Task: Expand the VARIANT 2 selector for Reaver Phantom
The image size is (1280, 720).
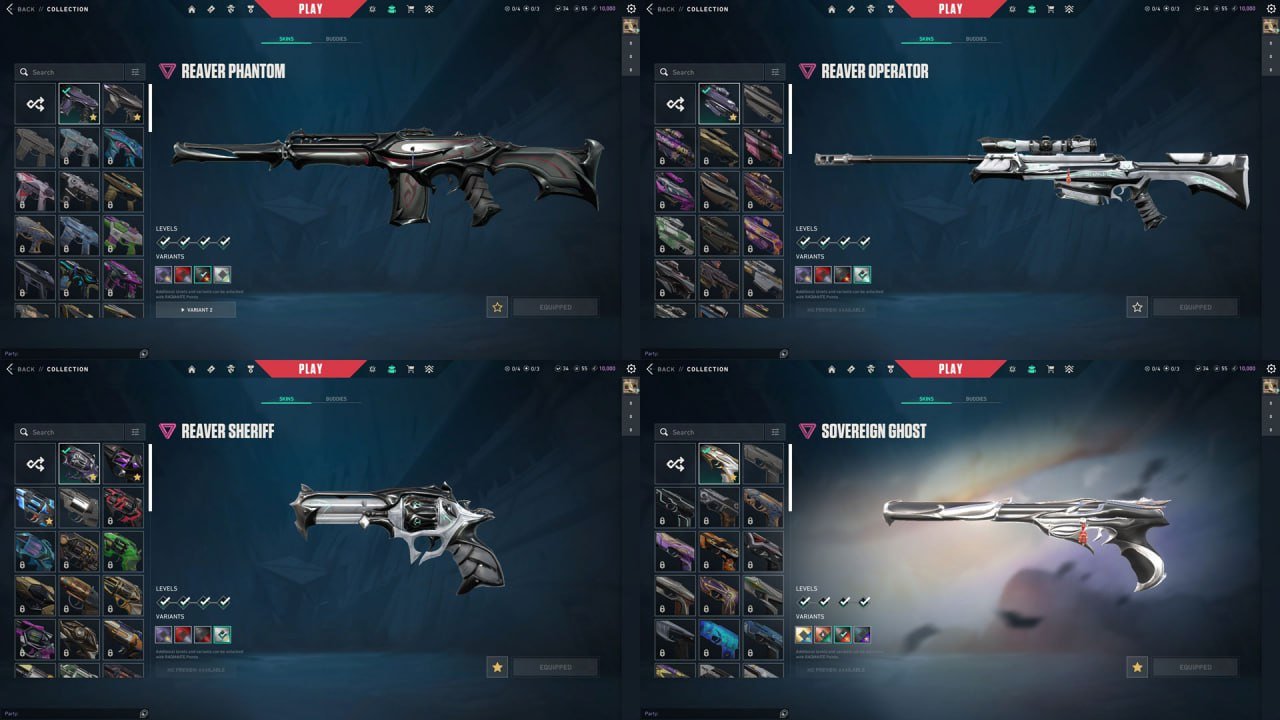Action: (196, 310)
